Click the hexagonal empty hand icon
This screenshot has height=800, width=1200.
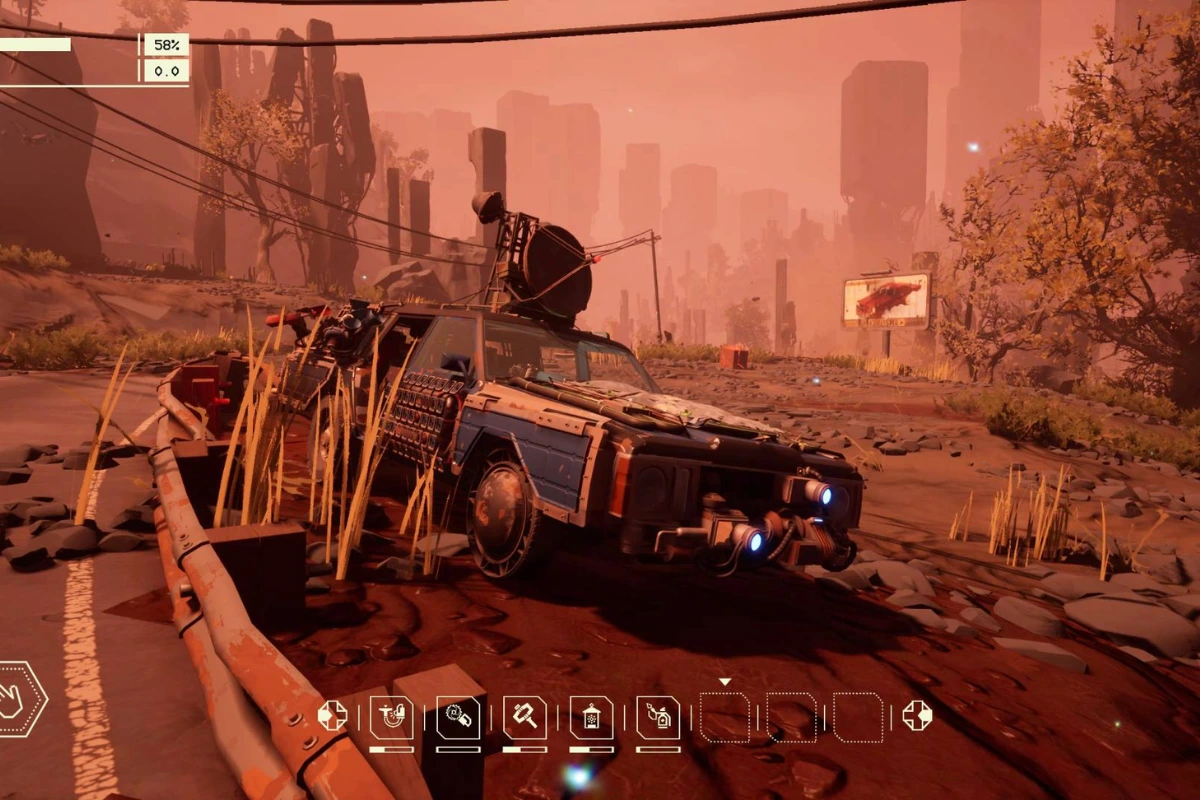pos(18,699)
